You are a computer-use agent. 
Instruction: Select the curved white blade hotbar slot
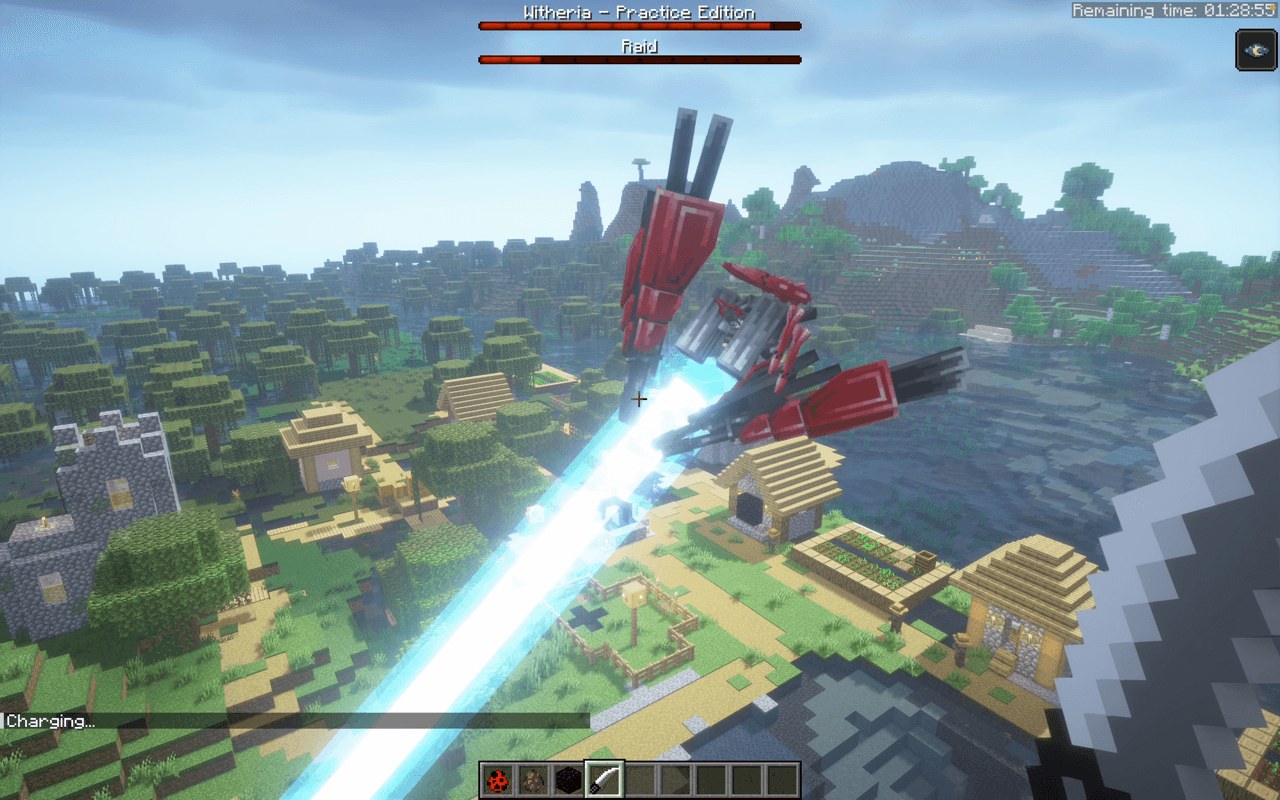pyautogui.click(x=604, y=779)
